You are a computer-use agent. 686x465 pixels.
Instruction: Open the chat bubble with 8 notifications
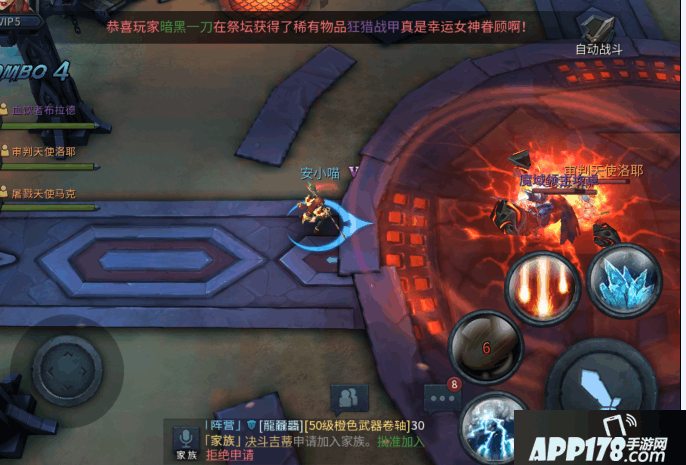point(441,398)
